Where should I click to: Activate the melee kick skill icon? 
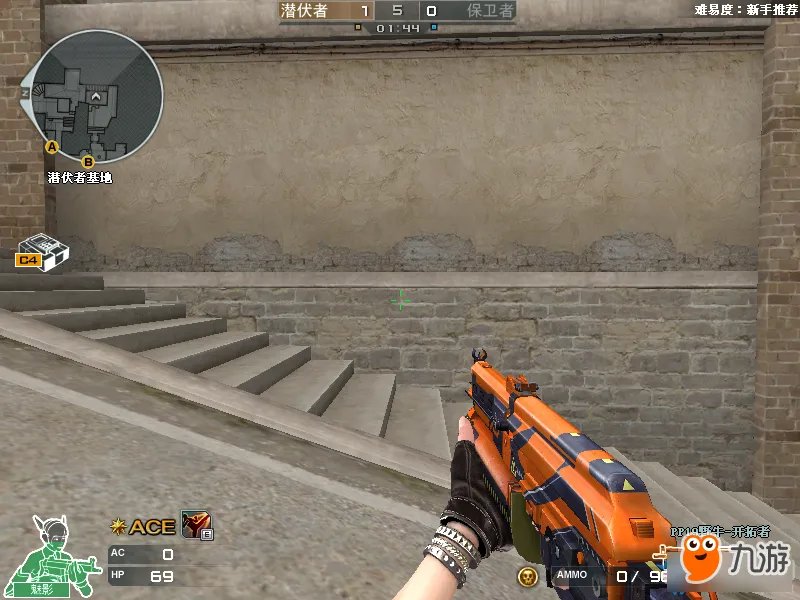click(193, 526)
